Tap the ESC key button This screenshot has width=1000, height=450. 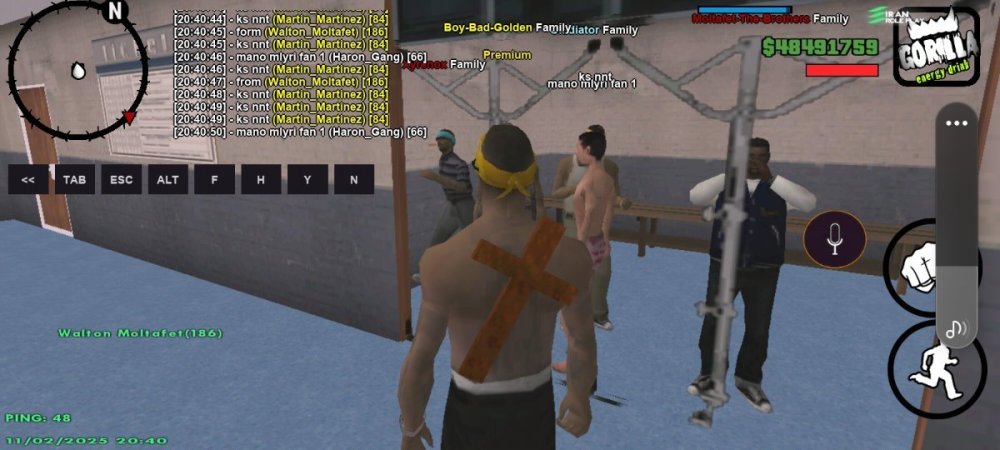pyautogui.click(x=121, y=180)
